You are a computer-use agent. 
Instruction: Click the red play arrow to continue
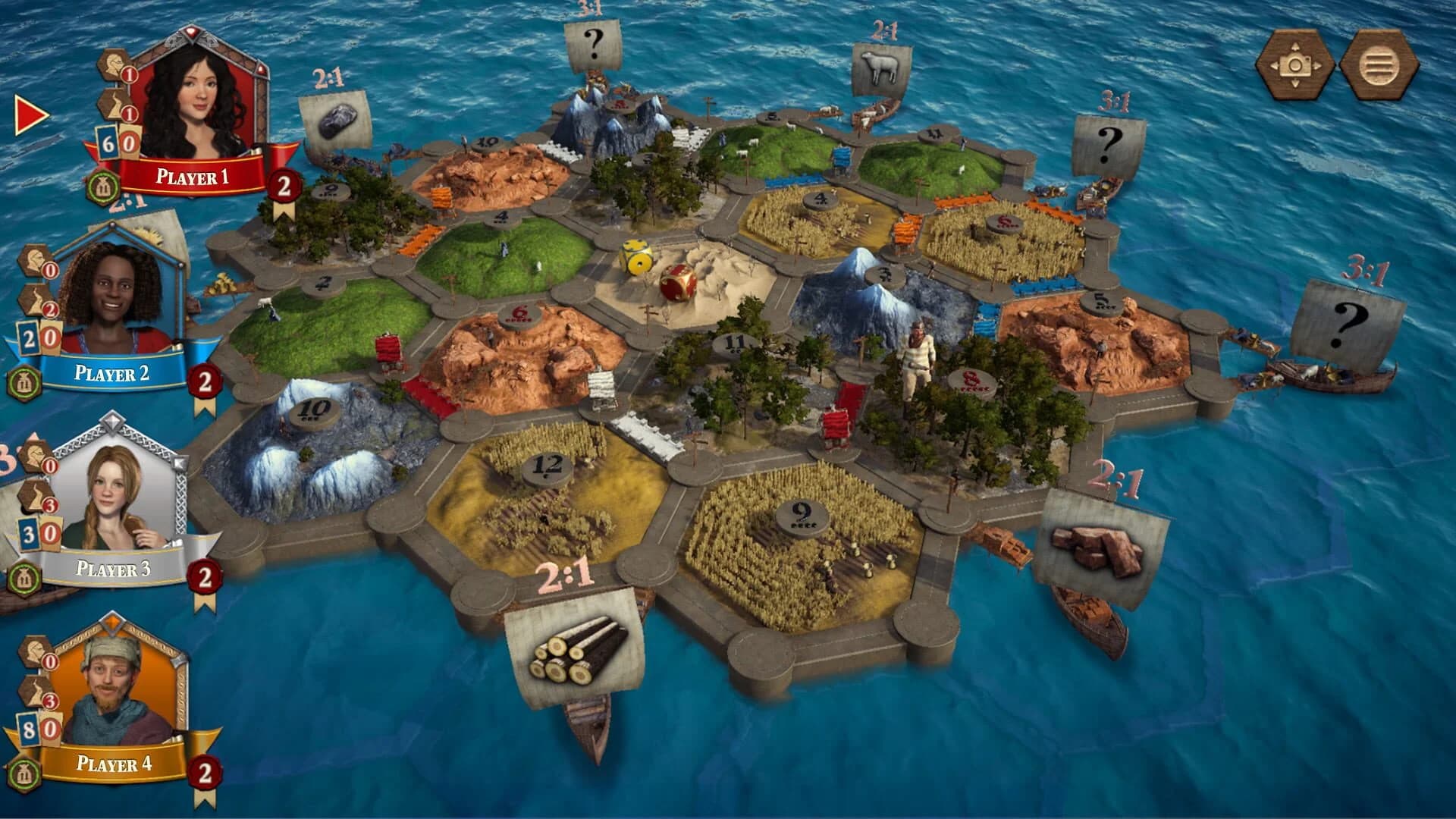(27, 115)
